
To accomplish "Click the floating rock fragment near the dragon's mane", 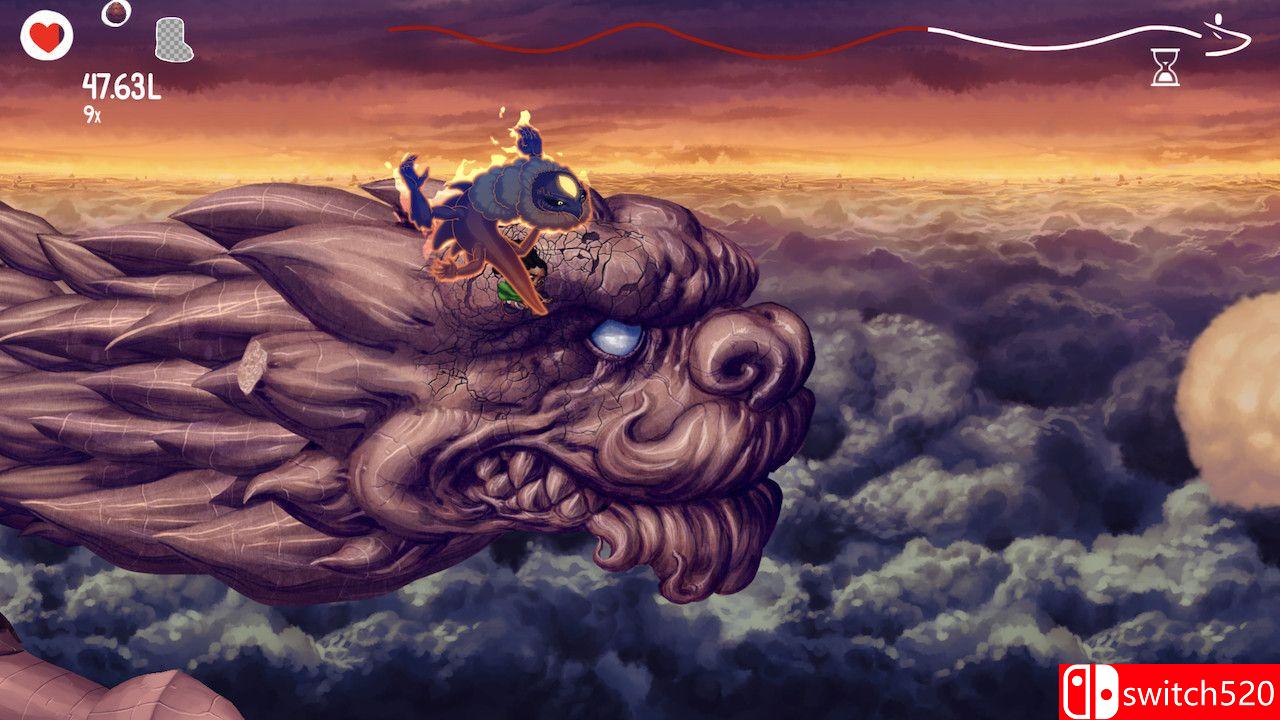I will pyautogui.click(x=253, y=368).
